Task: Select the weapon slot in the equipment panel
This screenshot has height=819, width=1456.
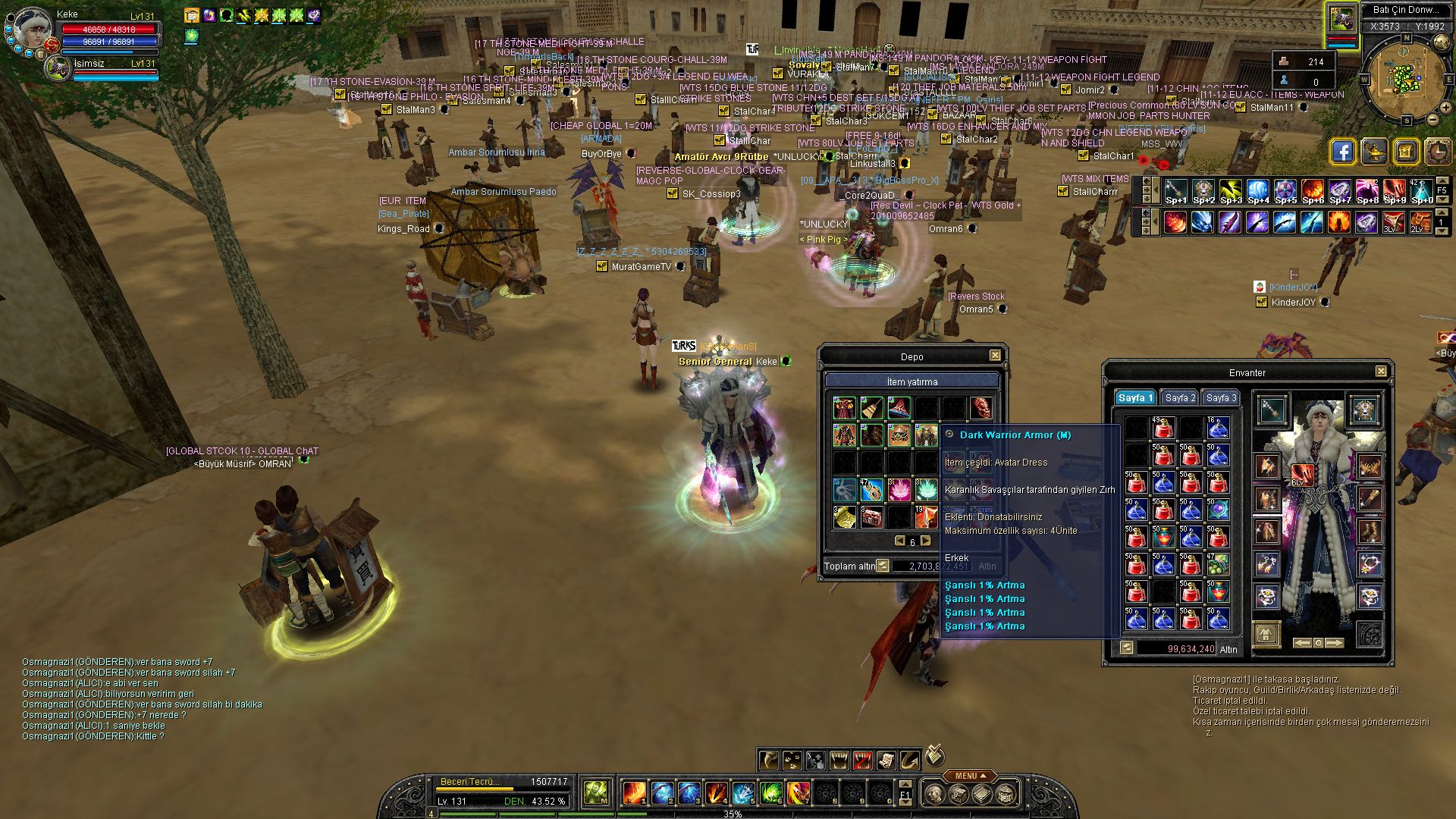Action: (1272, 410)
